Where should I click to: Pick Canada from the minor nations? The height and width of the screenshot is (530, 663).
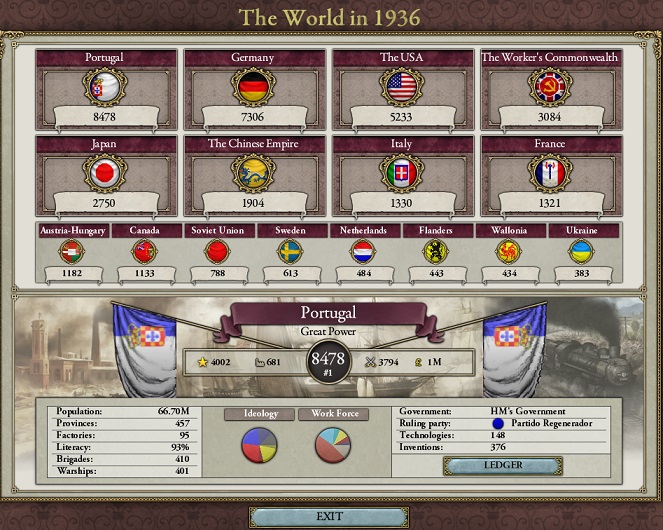144,251
